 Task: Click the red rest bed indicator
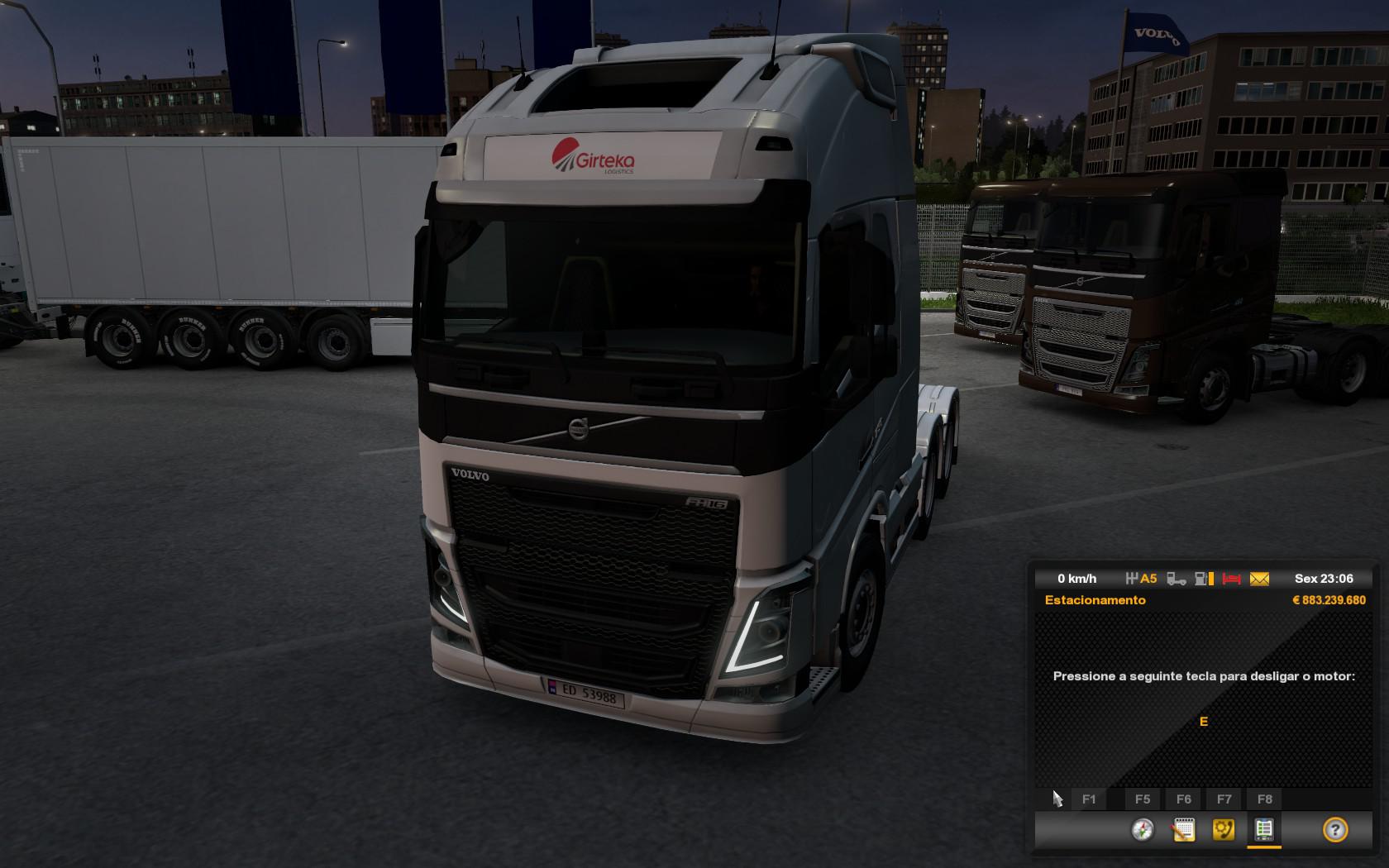tap(1232, 579)
